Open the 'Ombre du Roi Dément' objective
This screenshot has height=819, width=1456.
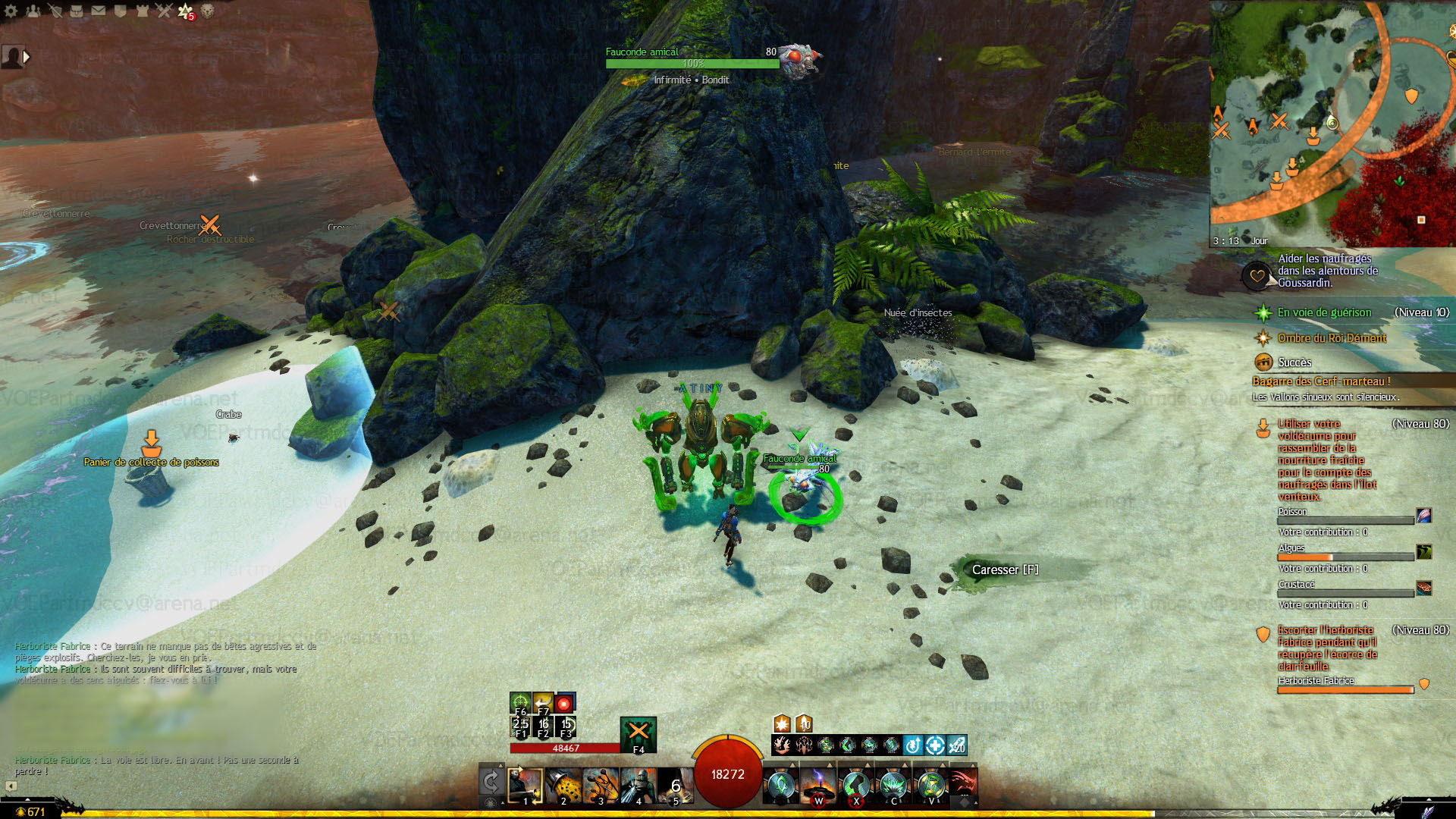tap(1332, 338)
